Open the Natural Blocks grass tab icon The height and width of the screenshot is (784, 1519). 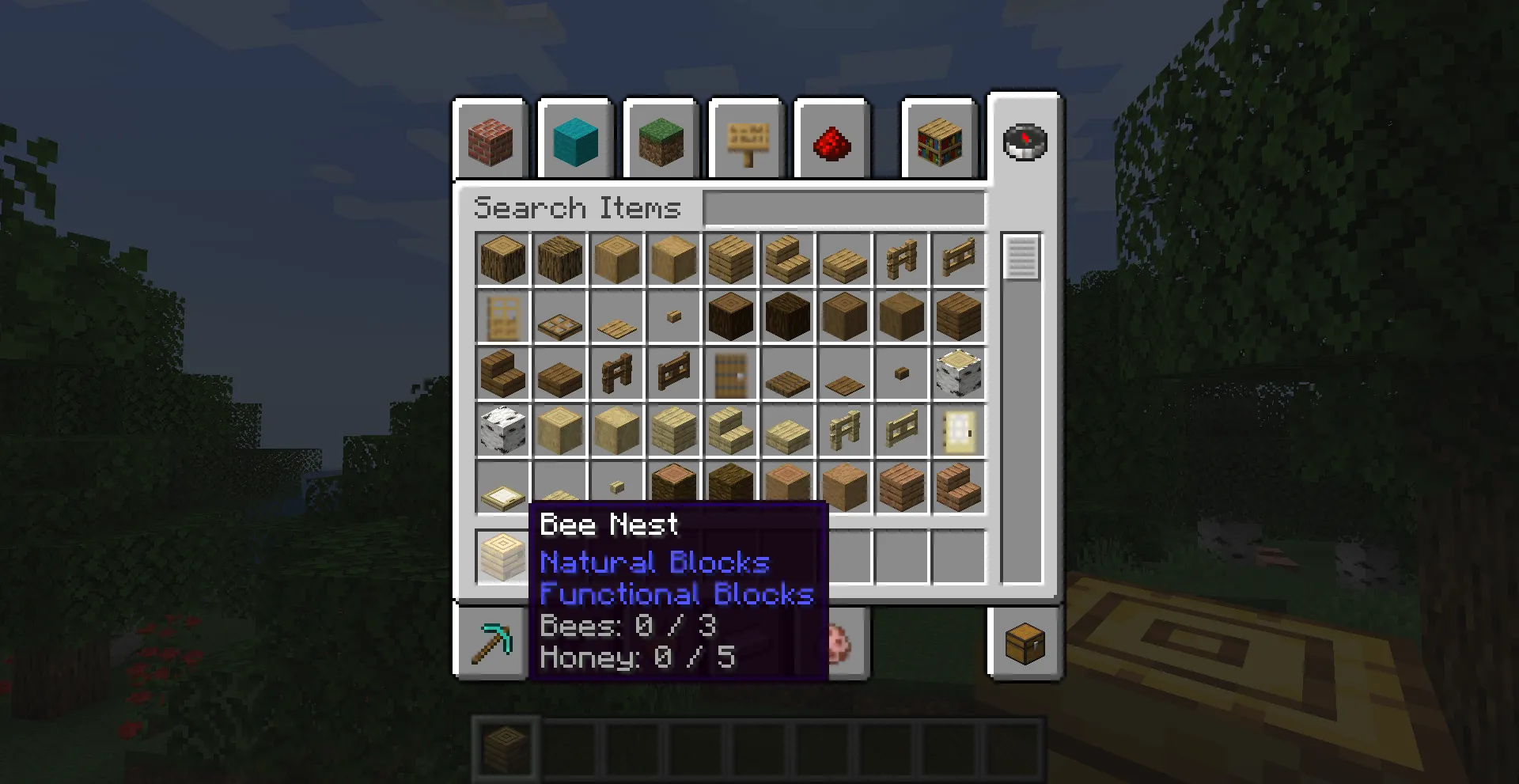click(660, 142)
